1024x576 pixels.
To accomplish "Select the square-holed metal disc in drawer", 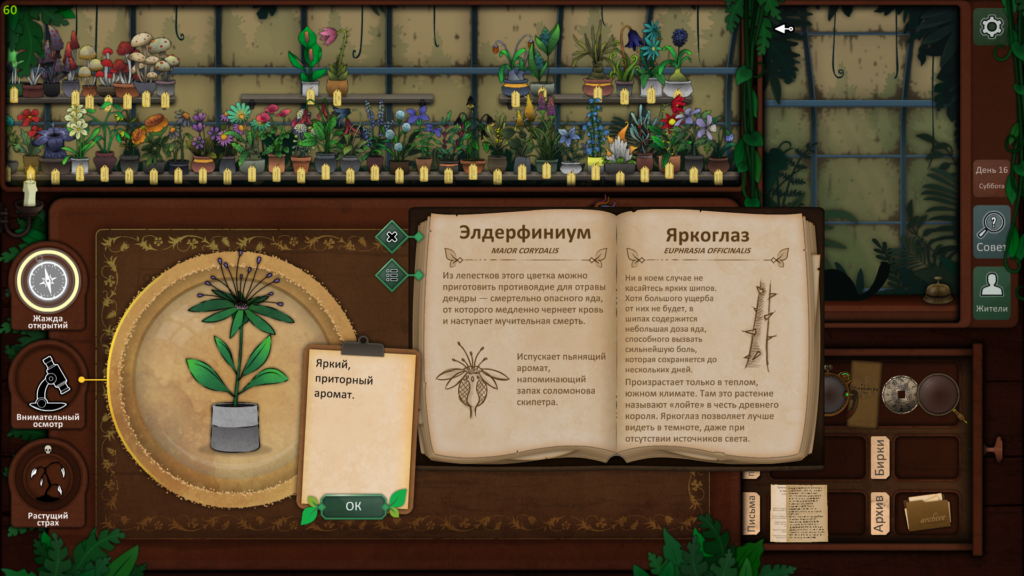I will click(900, 394).
